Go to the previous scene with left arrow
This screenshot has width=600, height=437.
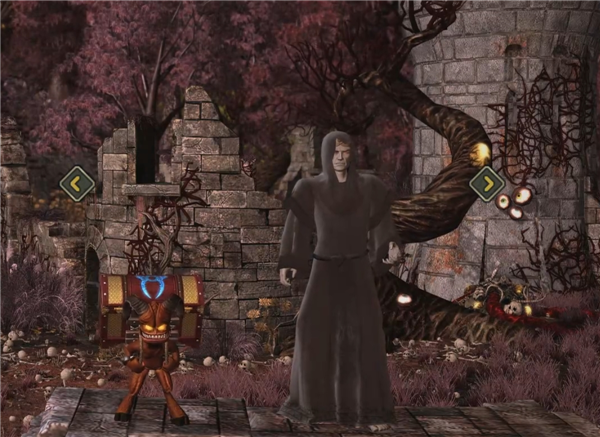[77, 183]
